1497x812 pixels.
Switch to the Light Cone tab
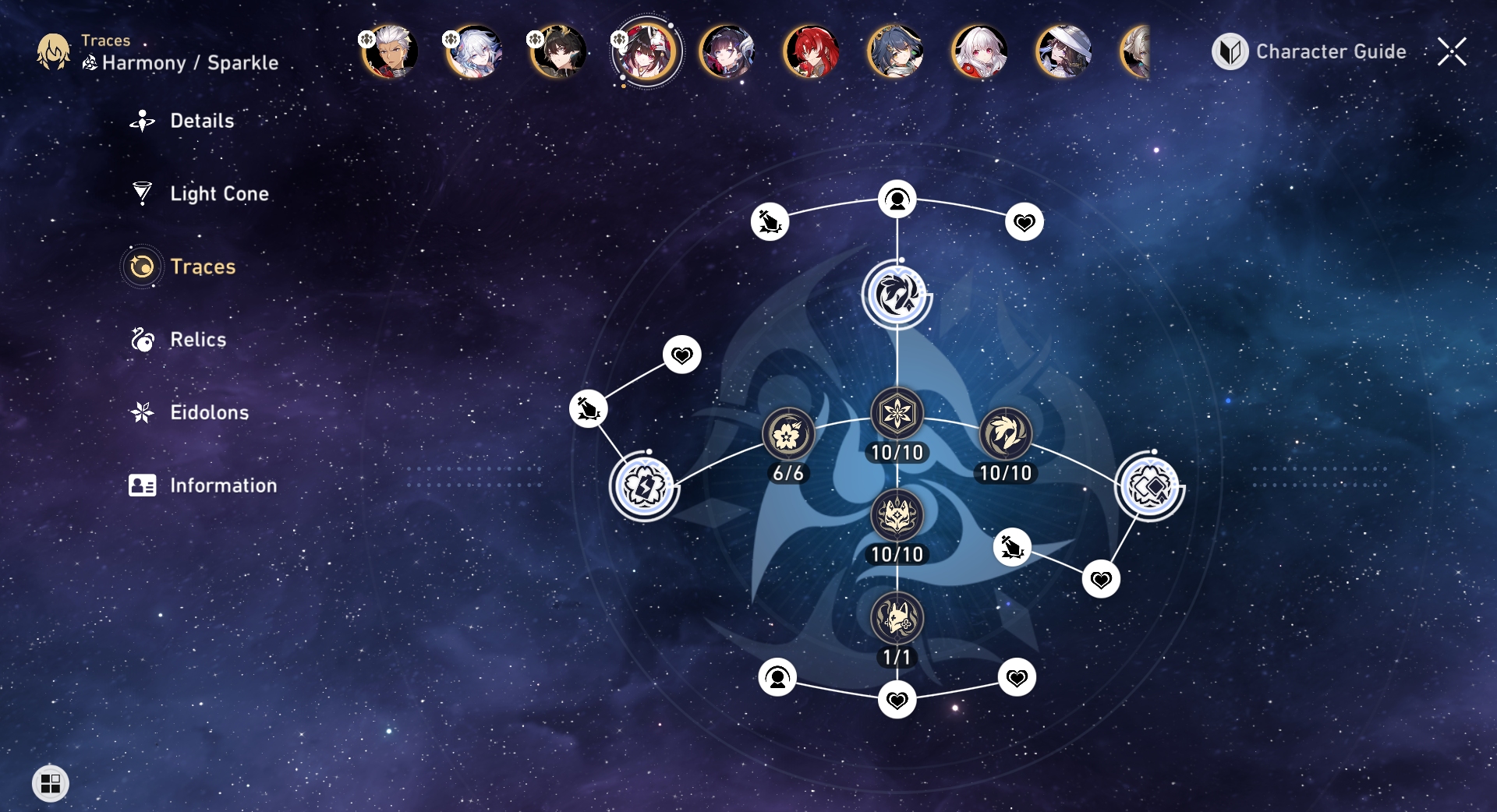(218, 193)
